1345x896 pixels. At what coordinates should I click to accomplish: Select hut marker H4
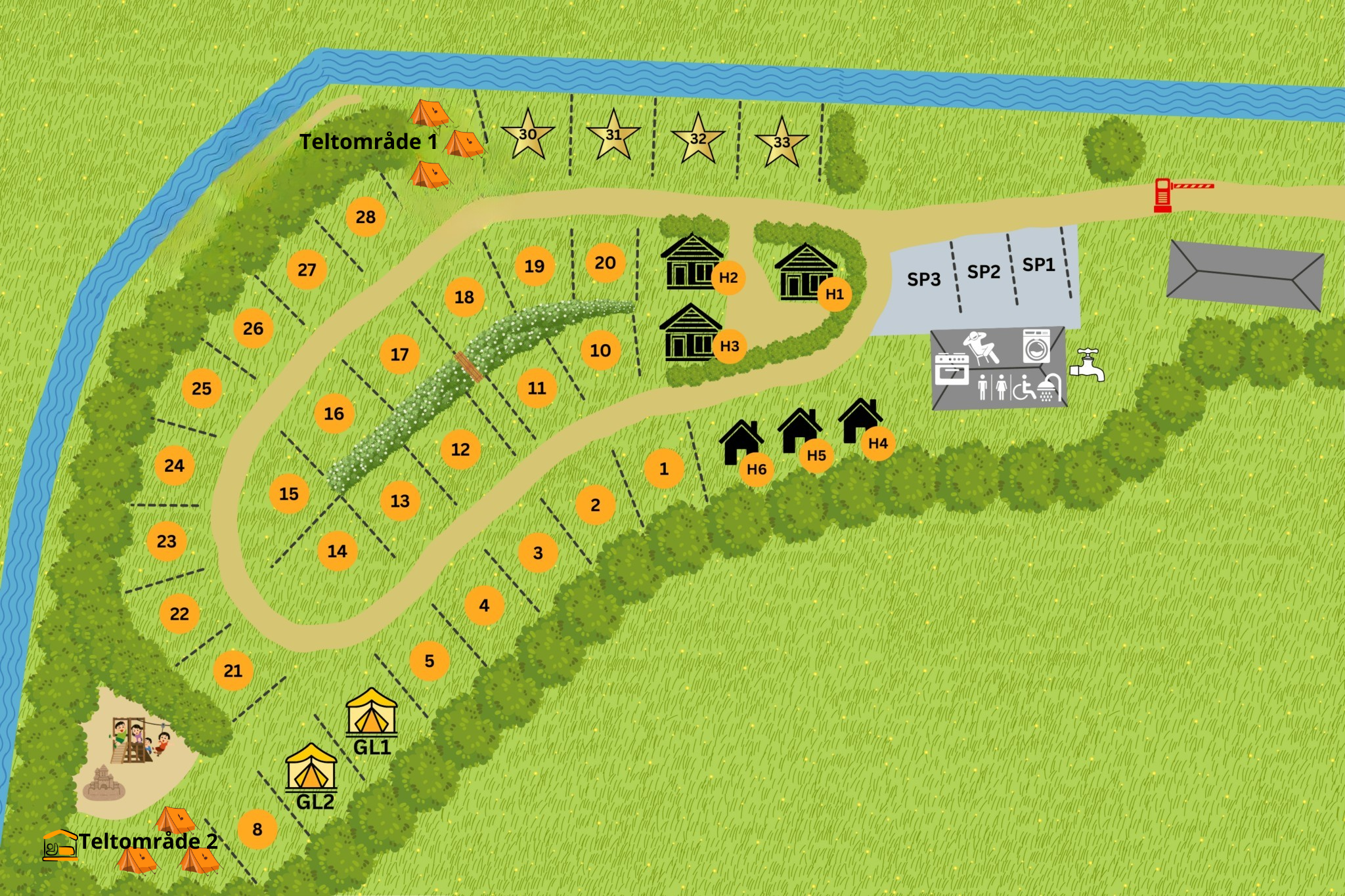point(878,443)
